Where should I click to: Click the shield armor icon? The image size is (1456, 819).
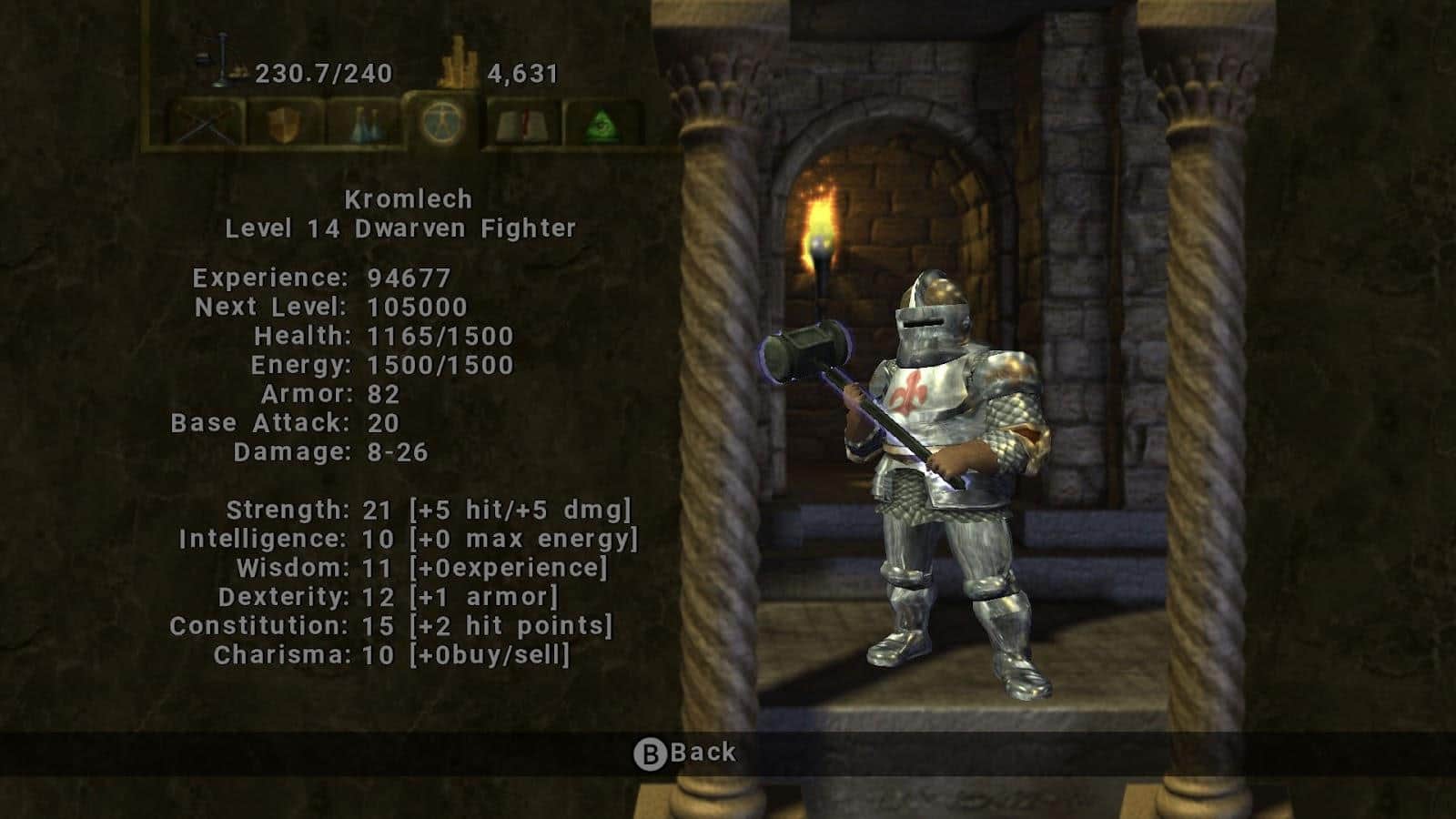[285, 122]
